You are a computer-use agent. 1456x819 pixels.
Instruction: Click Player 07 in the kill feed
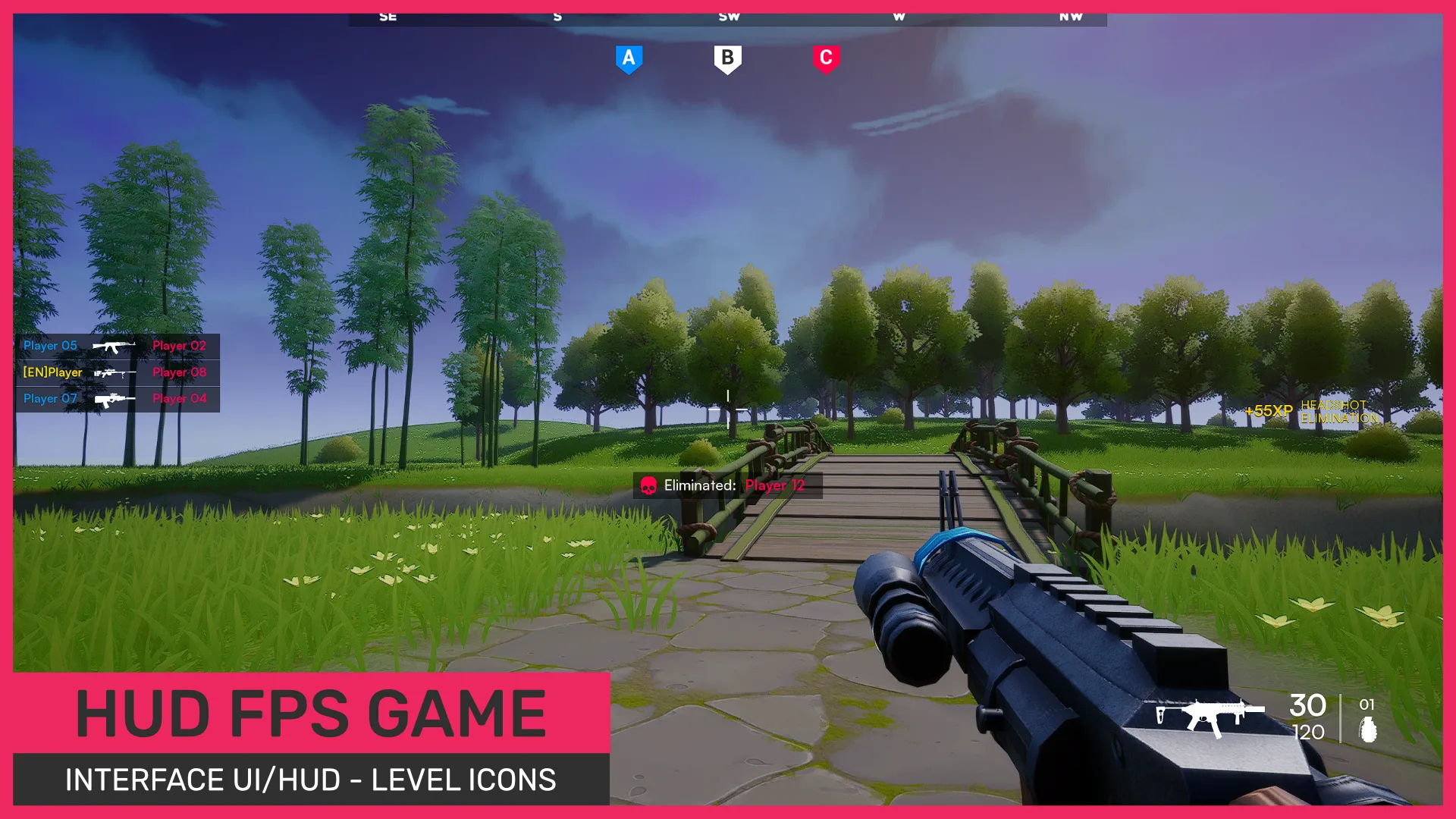[50, 397]
